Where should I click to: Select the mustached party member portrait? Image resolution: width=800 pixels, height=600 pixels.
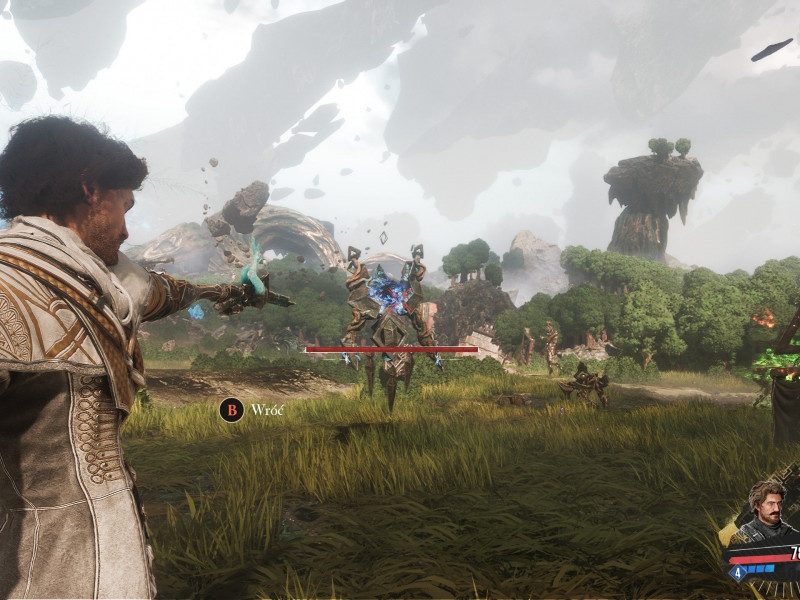tap(770, 511)
